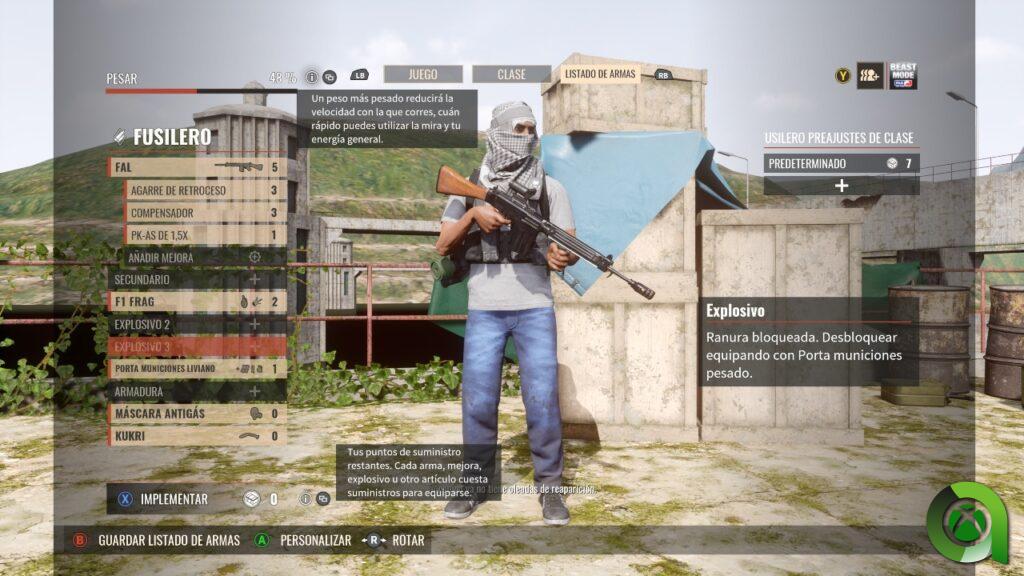Choose the PREDETERMINADO class preset
The image size is (1024, 576).
pos(841,163)
